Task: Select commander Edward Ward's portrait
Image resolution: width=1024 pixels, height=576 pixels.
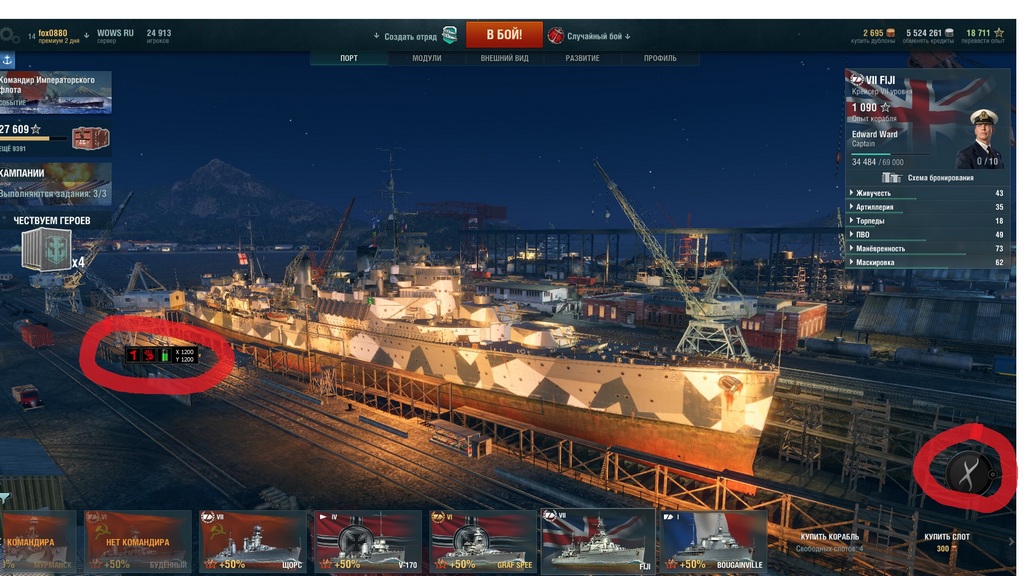Action: tap(979, 137)
